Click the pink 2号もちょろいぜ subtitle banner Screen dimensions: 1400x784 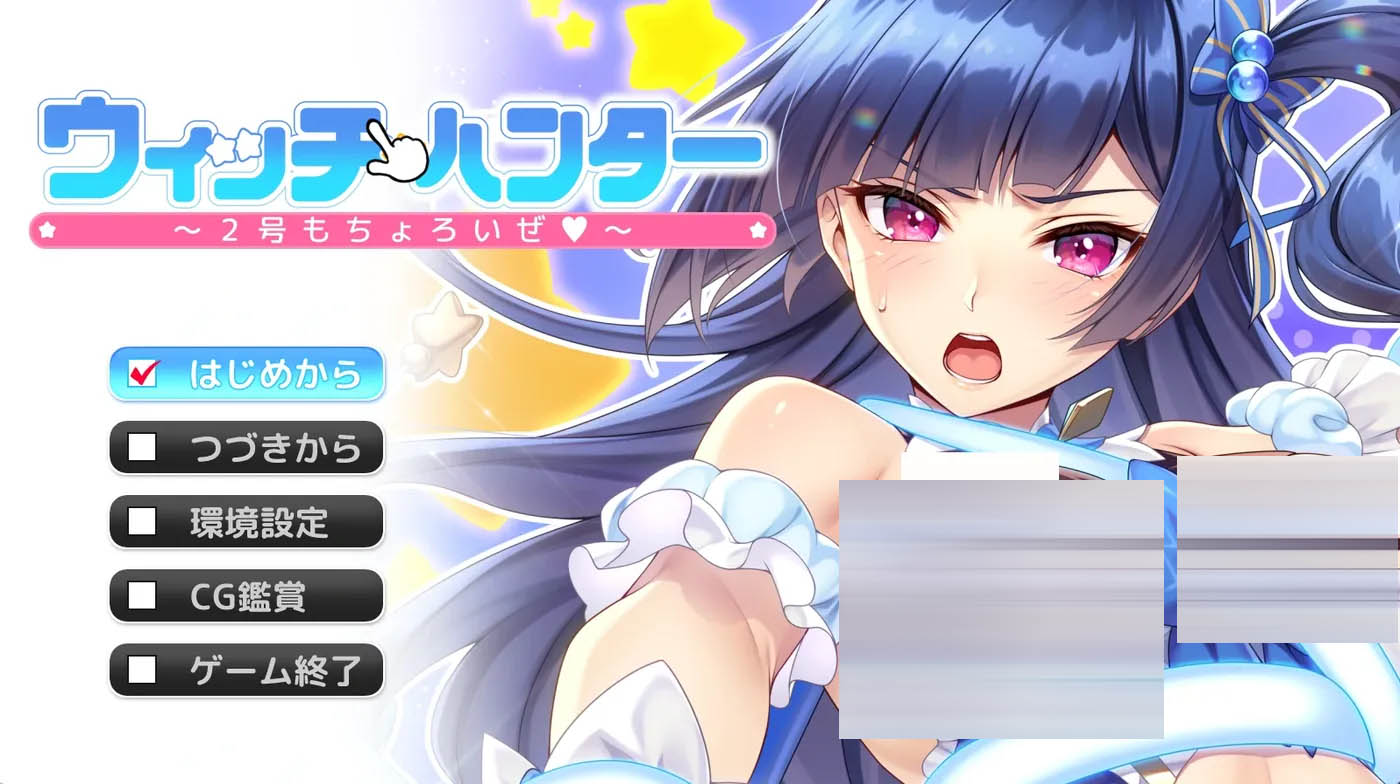click(x=400, y=230)
